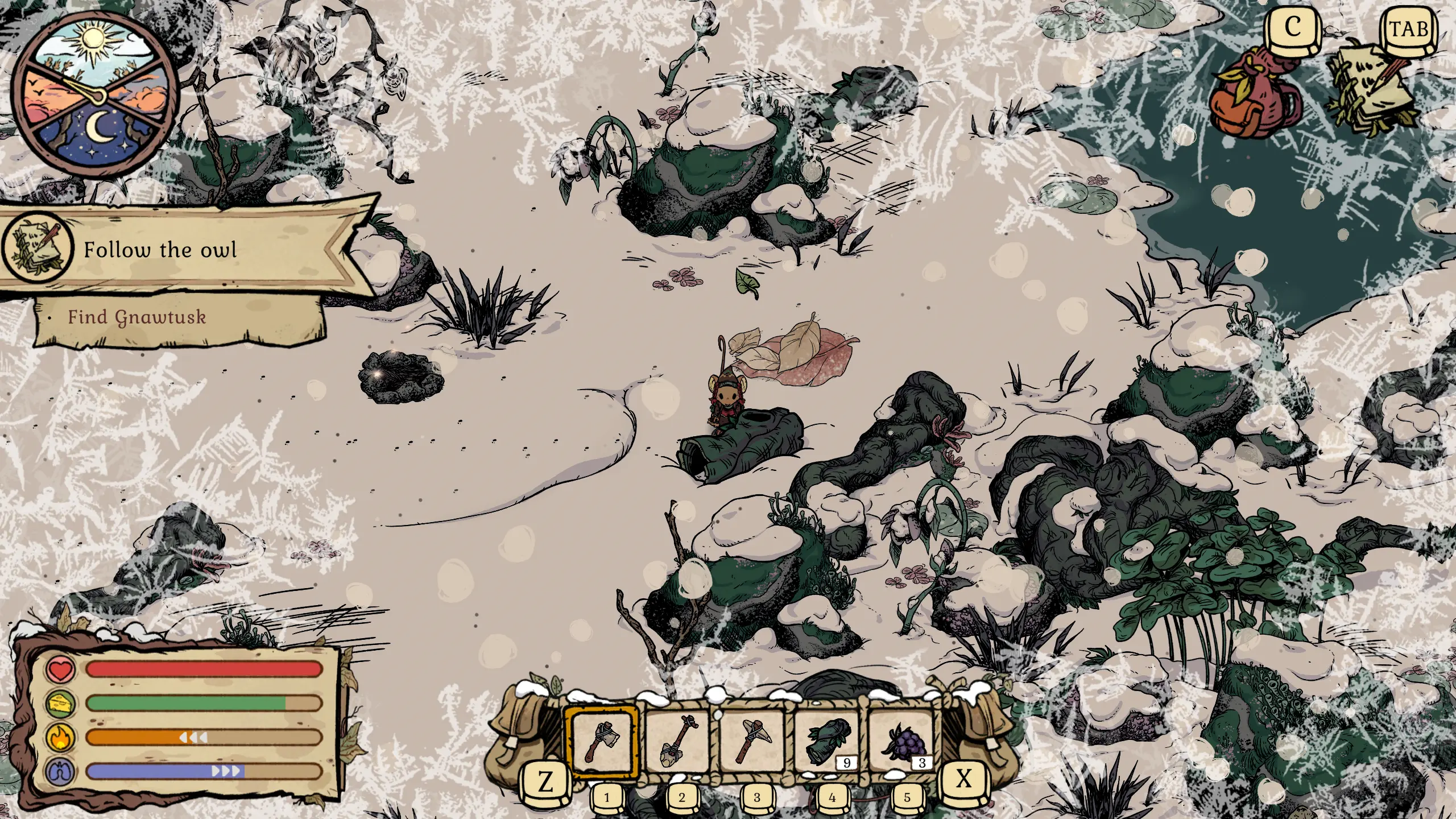
Task: Click the day-night cycle clock
Action: (x=95, y=95)
